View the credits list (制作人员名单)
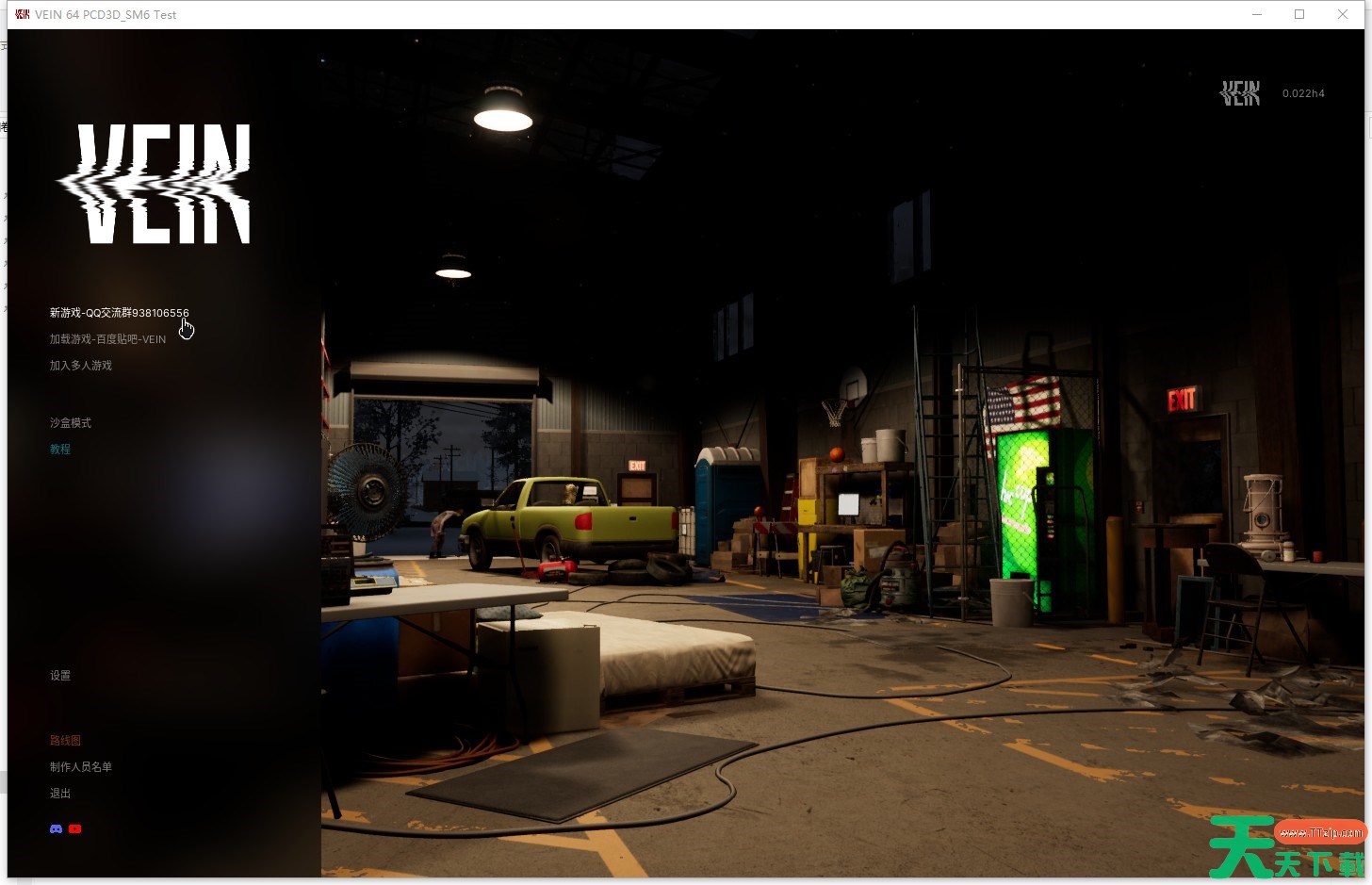 81,767
